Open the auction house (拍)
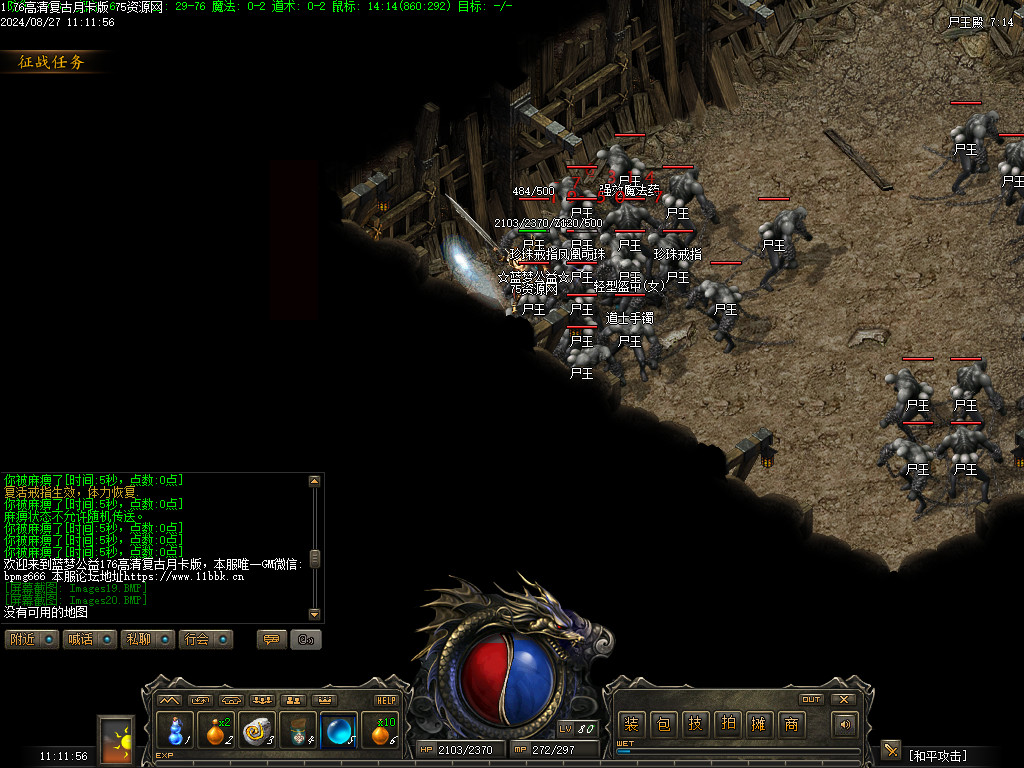Screen dimensions: 1024x768 (x=727, y=725)
